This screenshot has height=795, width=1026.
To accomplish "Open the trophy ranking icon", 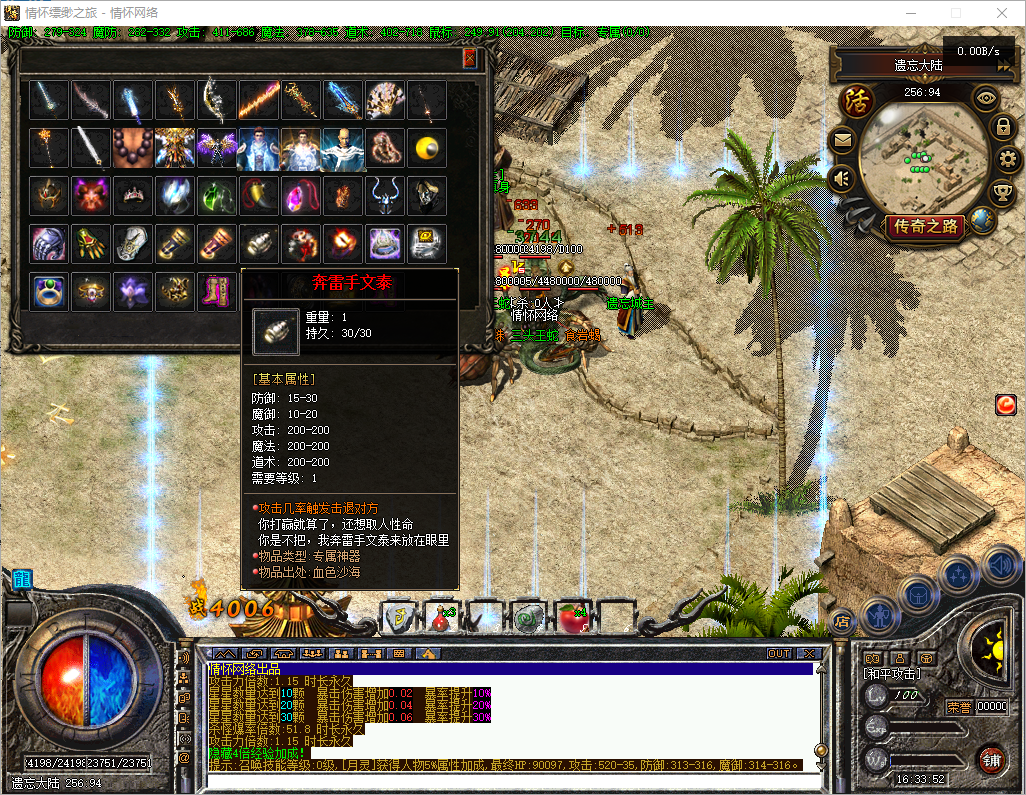I will (x=1000, y=191).
